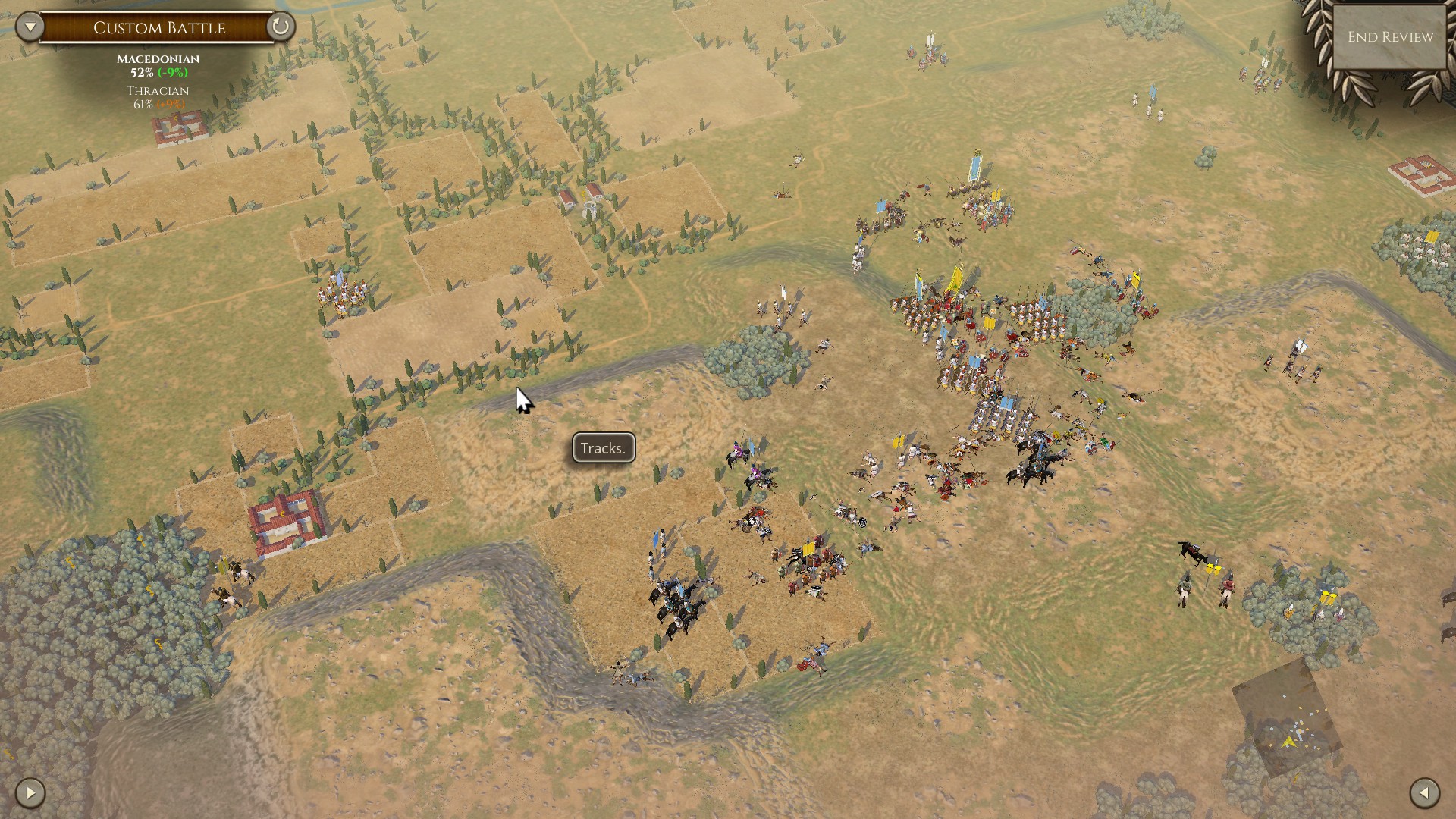Open the dropdown arrow beside Custom Battle
The height and width of the screenshot is (819, 1456).
30,27
